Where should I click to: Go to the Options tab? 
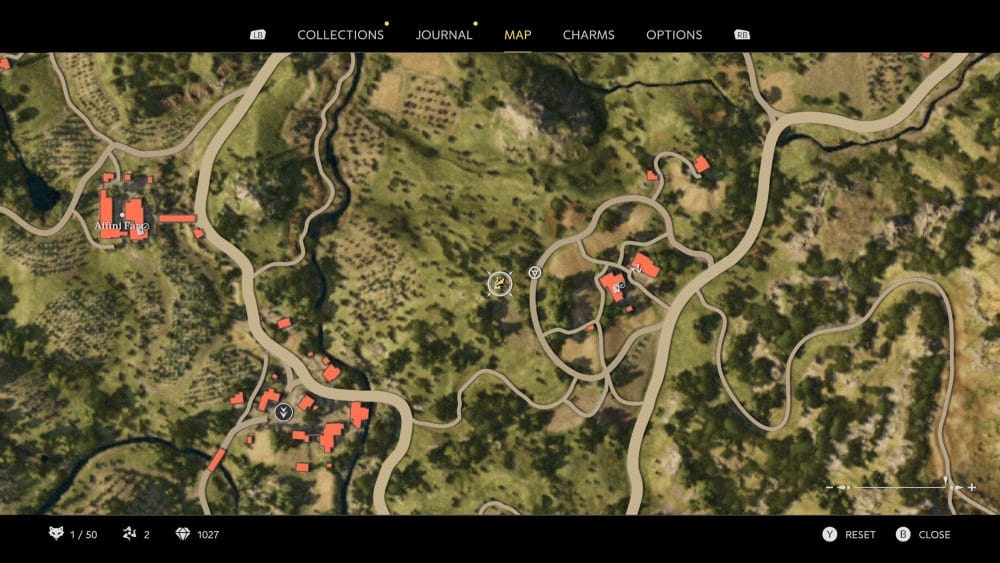pos(674,35)
